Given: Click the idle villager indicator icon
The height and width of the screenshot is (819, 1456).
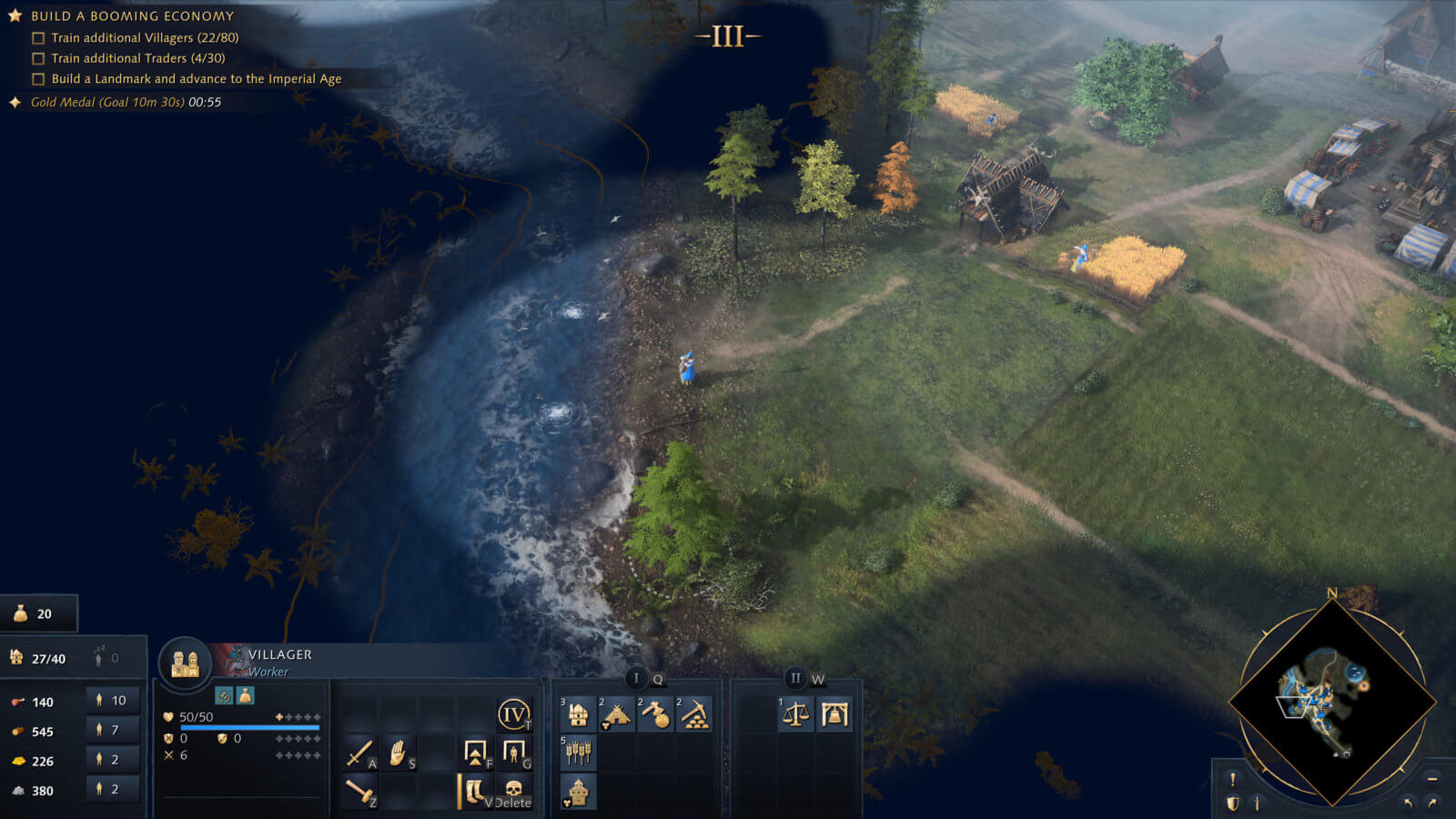Looking at the screenshot, I should click(x=98, y=653).
